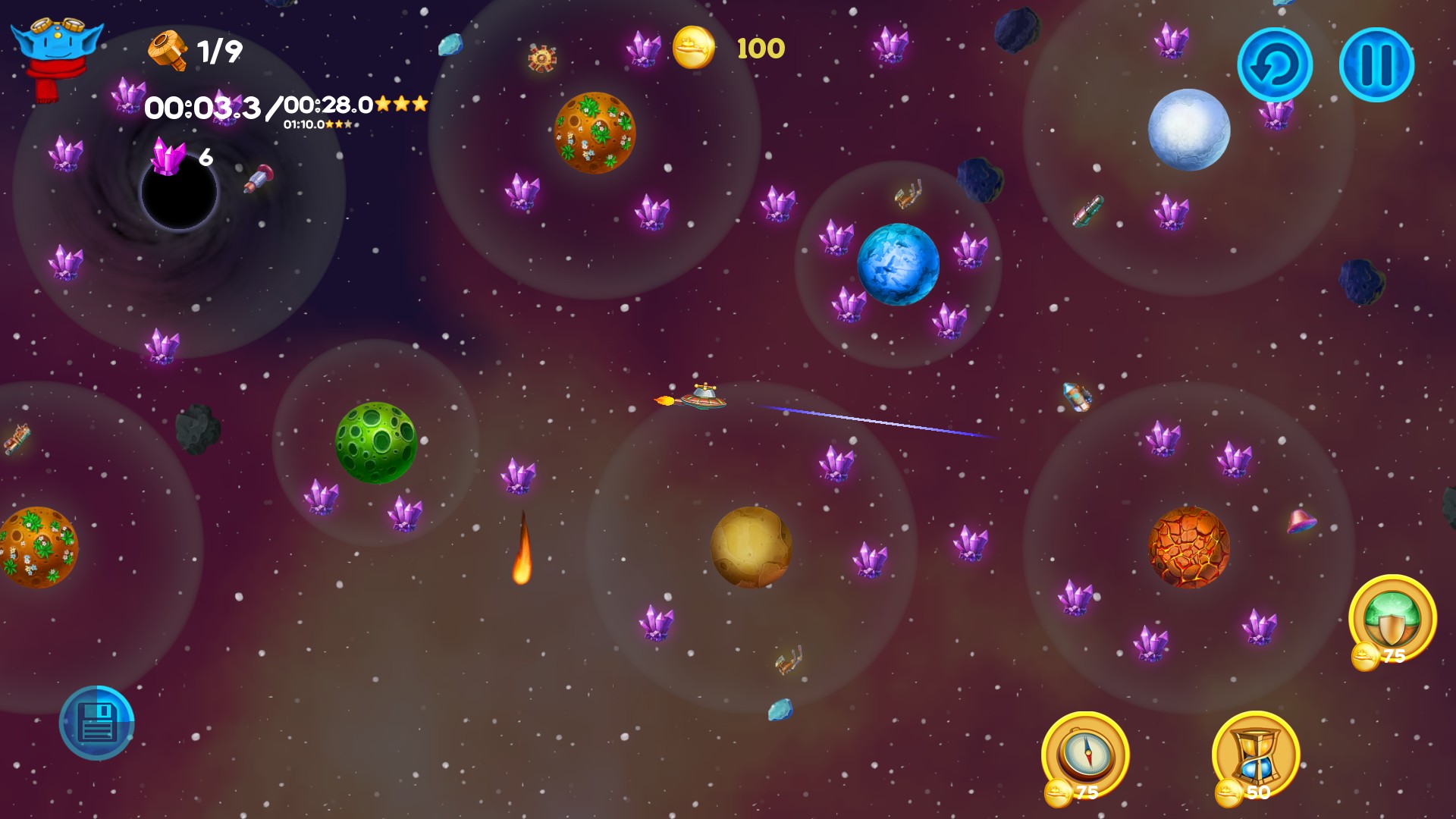This screenshot has height=819, width=1456.
Task: Use the hourglass power-up costing 50 coins
Action: click(x=1256, y=755)
